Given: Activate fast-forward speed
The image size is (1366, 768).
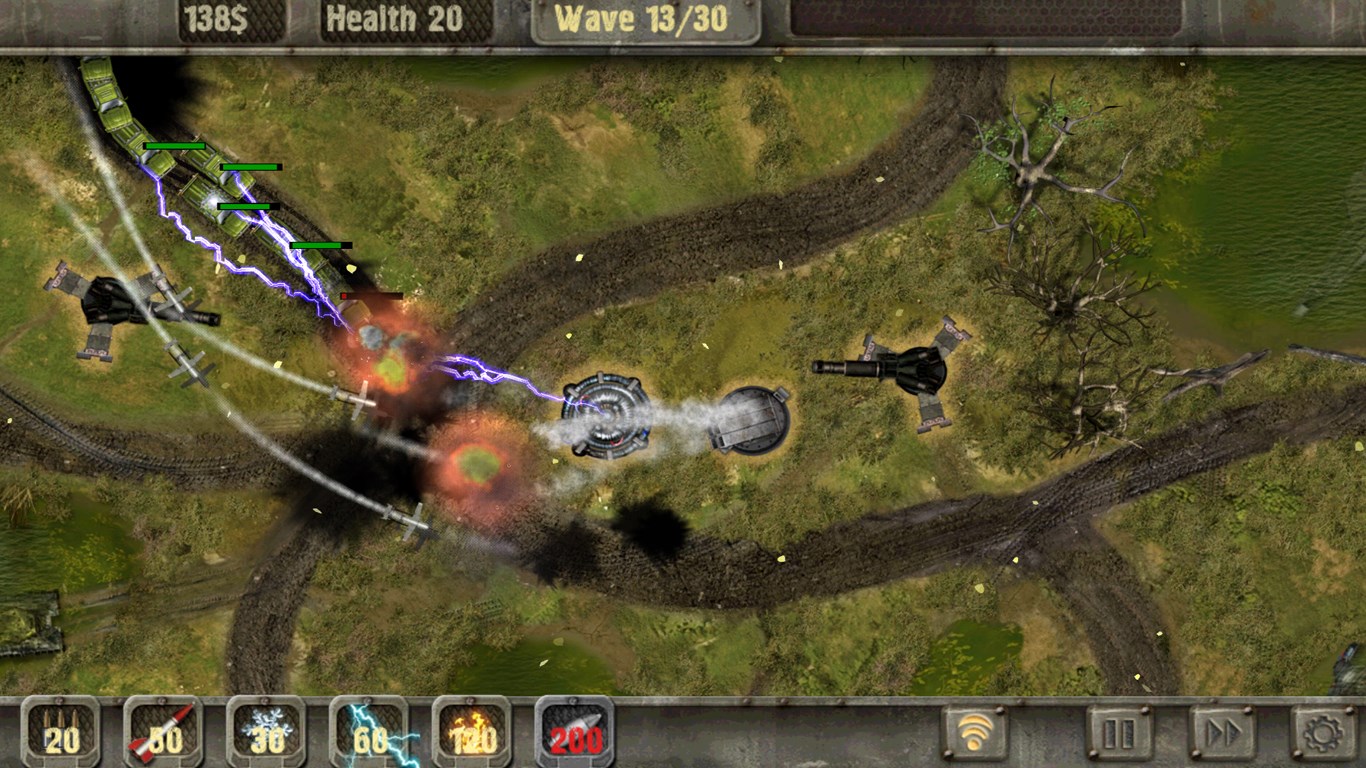Looking at the screenshot, I should (x=1222, y=733).
